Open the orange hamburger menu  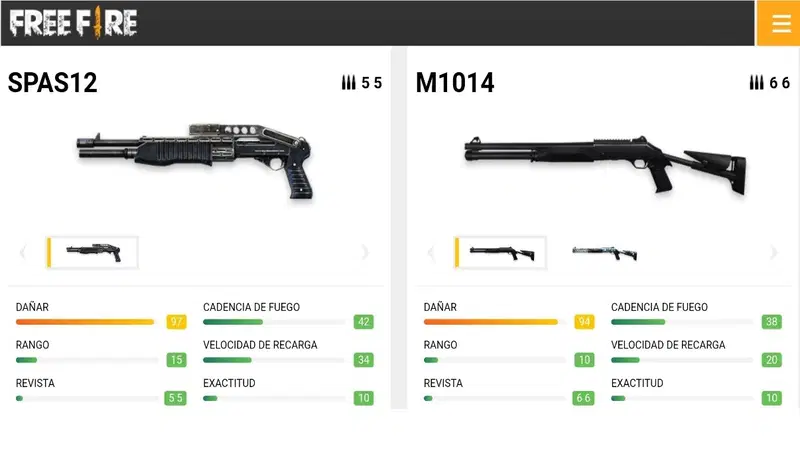(778, 23)
